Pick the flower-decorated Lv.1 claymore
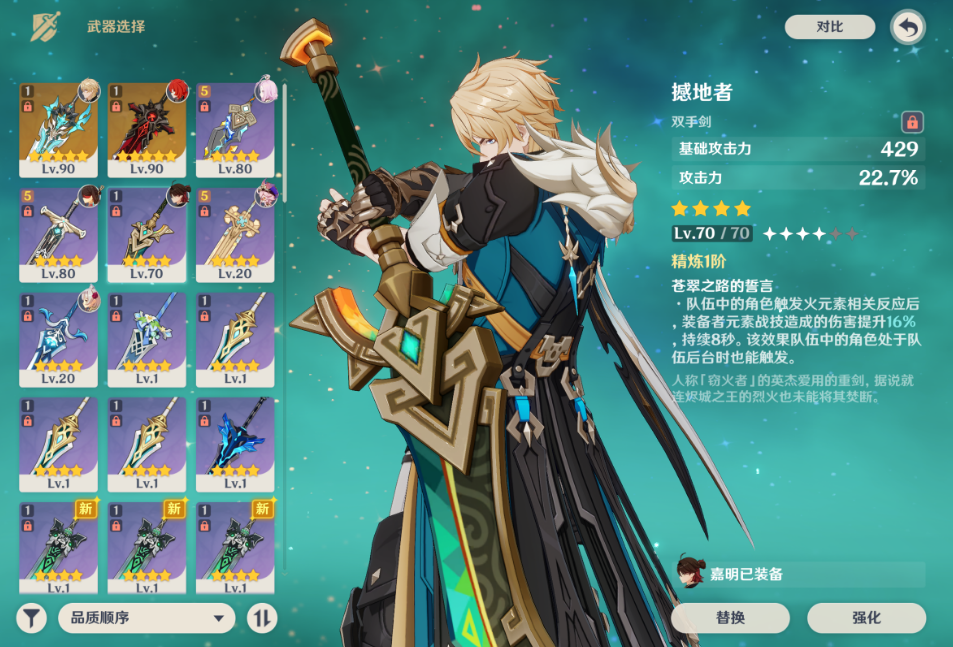 click(x=146, y=338)
